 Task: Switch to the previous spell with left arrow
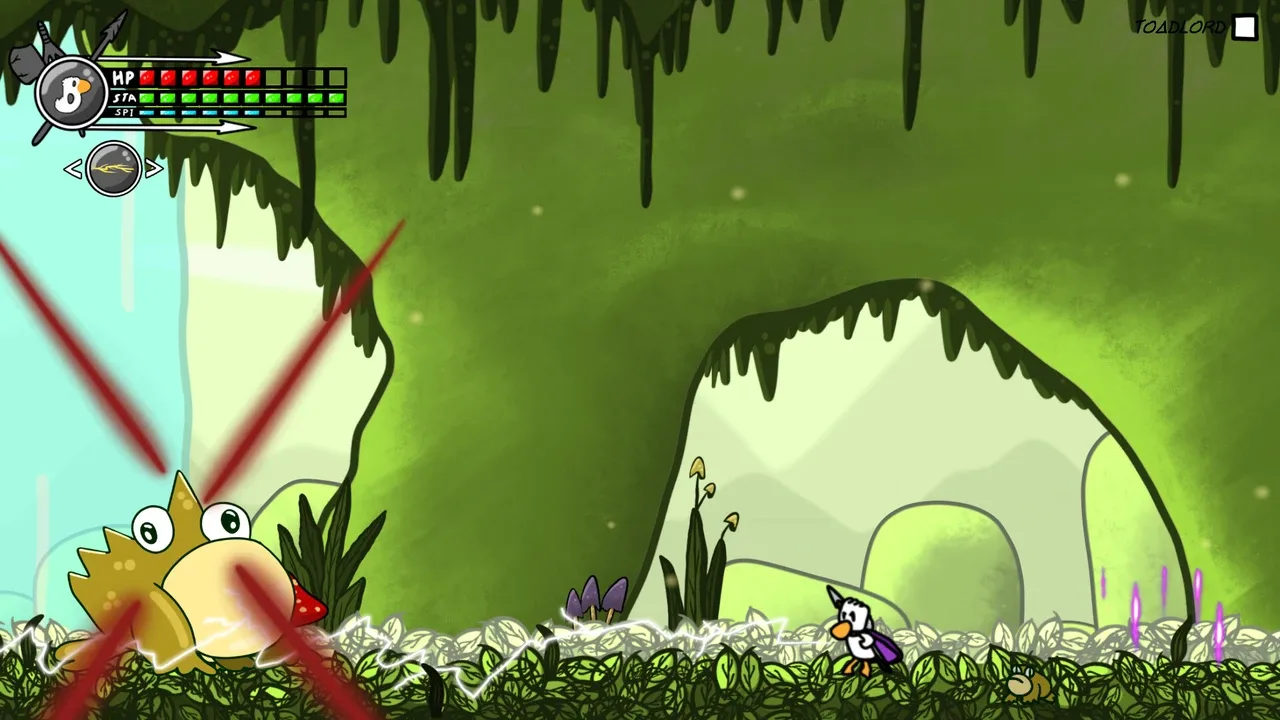click(x=73, y=170)
